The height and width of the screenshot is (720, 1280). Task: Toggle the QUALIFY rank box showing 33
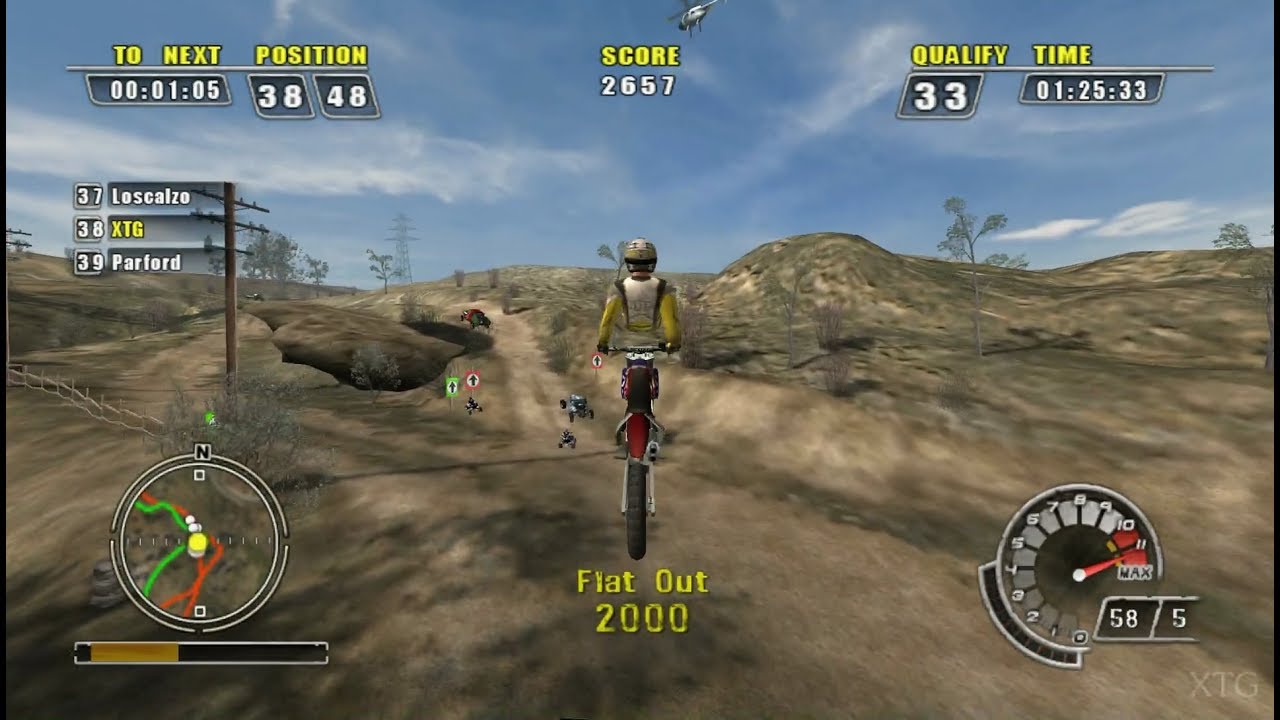point(941,92)
